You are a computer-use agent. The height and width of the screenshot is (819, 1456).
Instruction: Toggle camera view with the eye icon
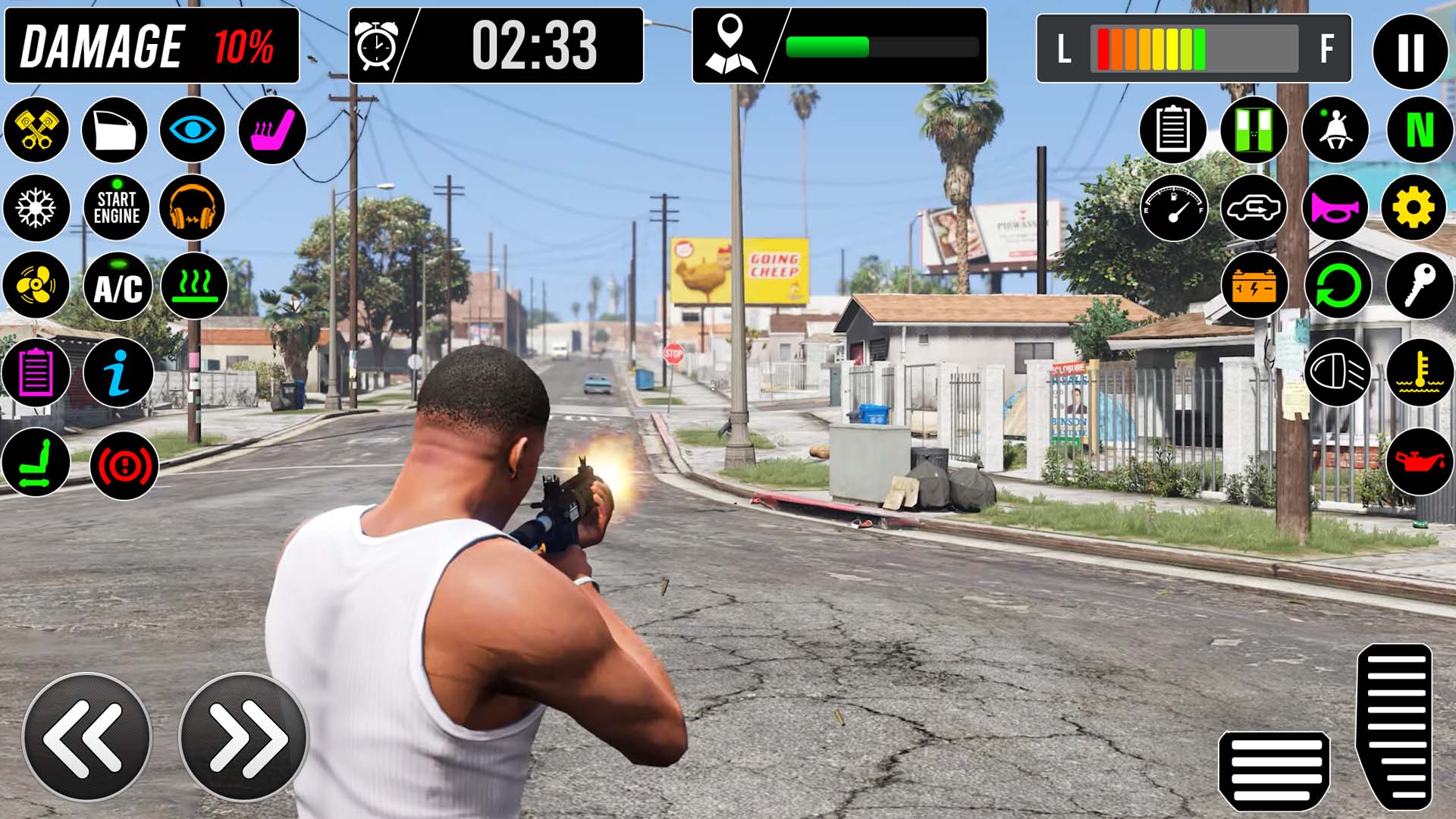[x=194, y=130]
